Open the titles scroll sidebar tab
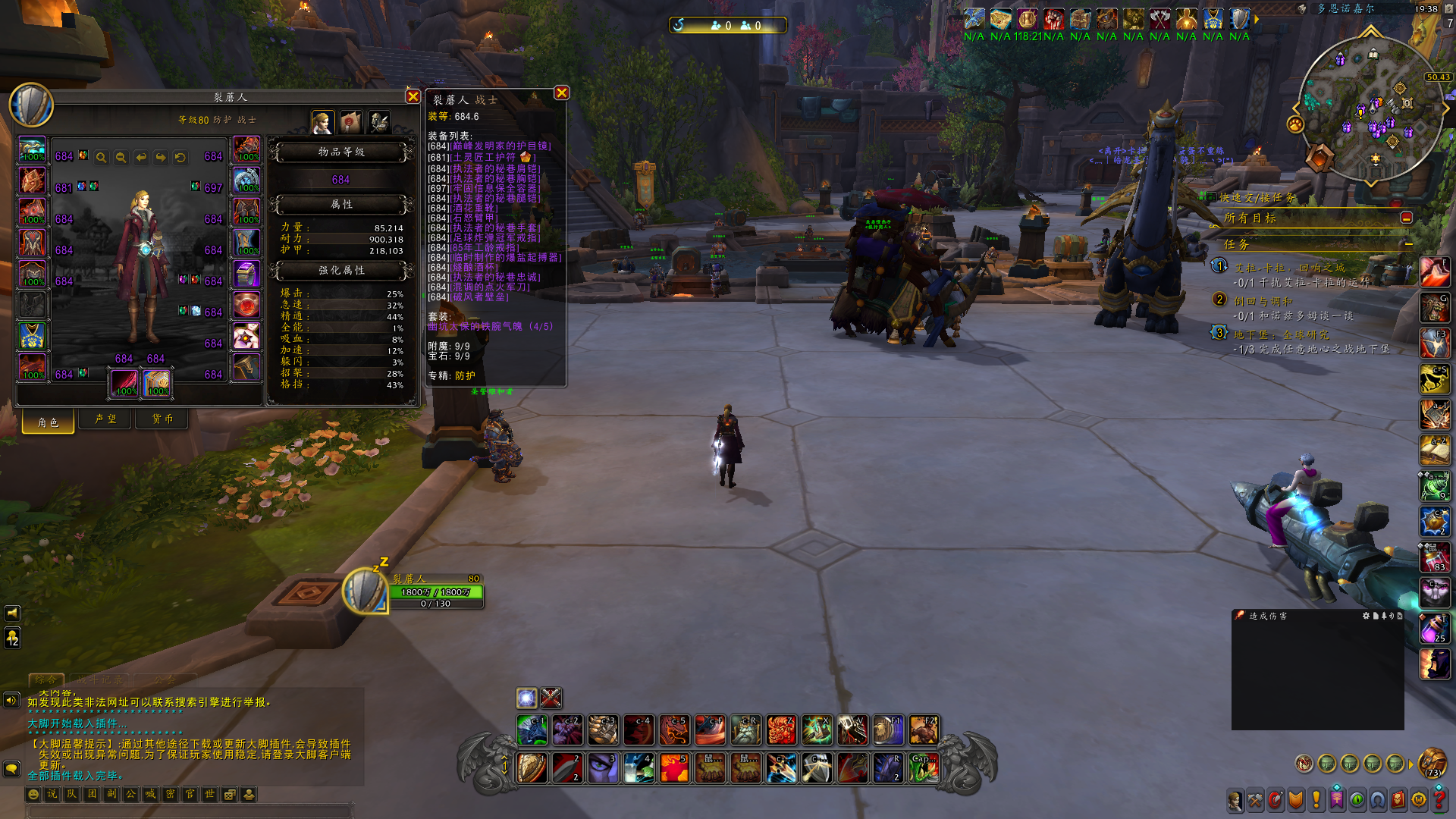Viewport: 1456px width, 819px height. [x=350, y=121]
